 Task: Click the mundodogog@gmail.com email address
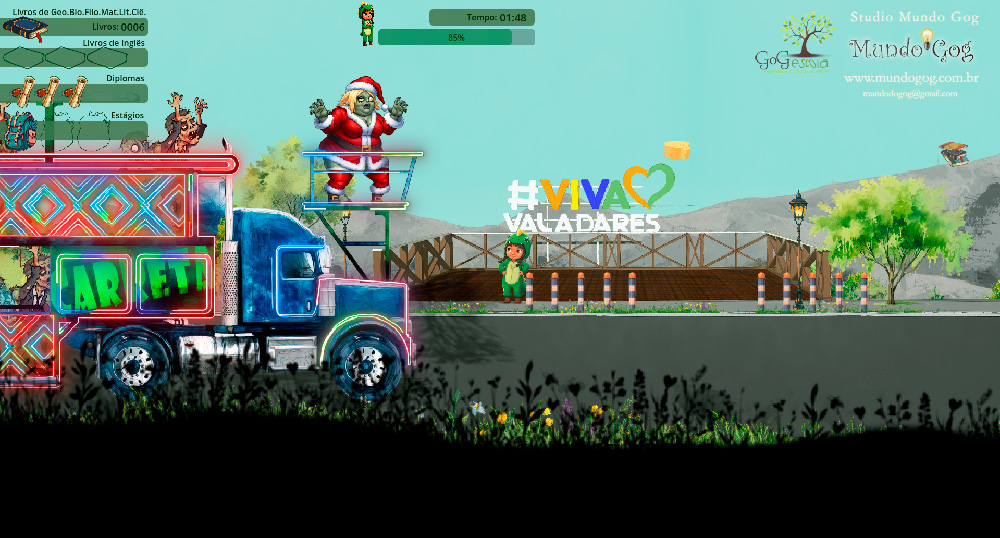tap(910, 94)
